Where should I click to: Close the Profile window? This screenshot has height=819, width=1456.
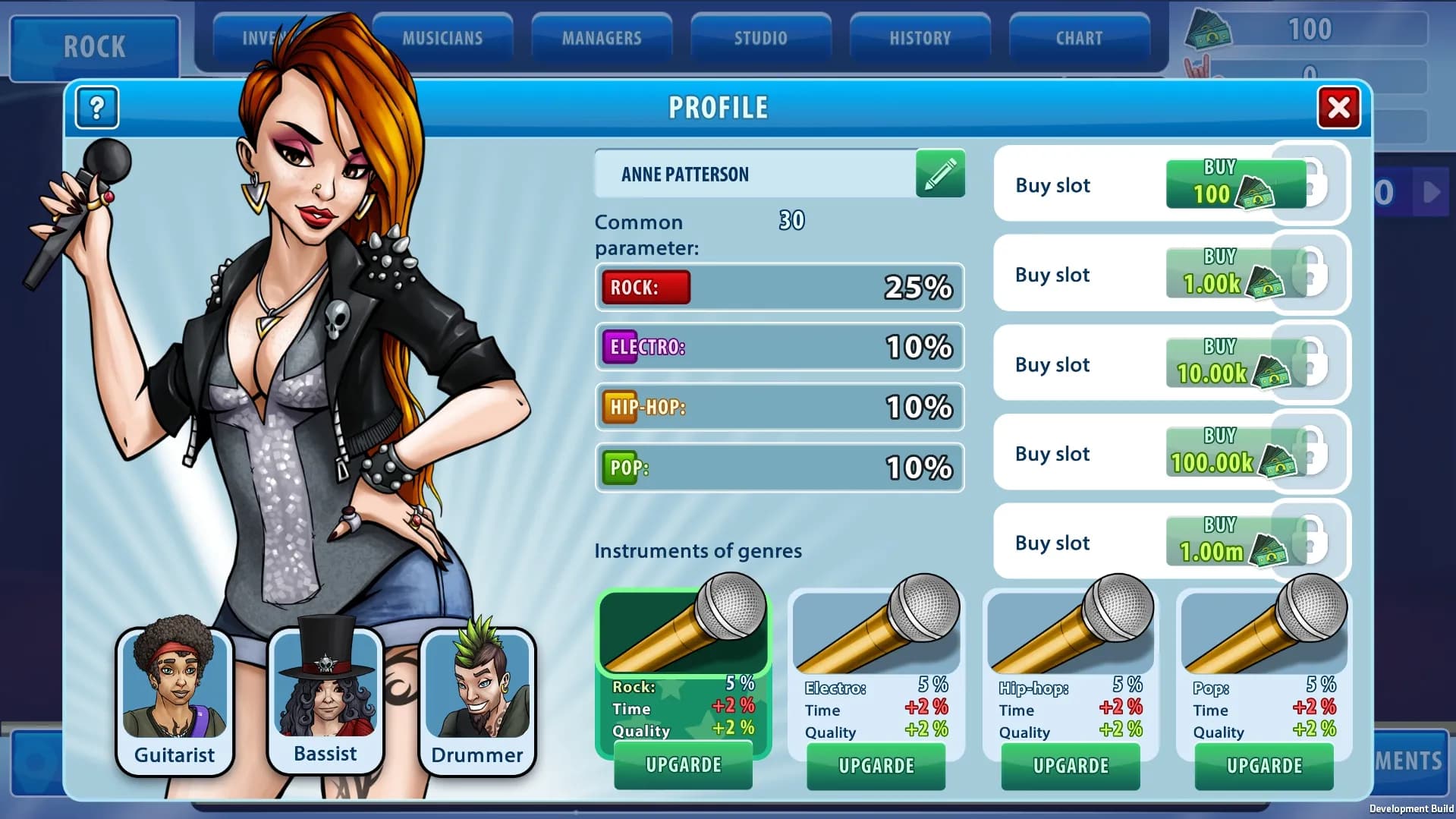(x=1338, y=108)
